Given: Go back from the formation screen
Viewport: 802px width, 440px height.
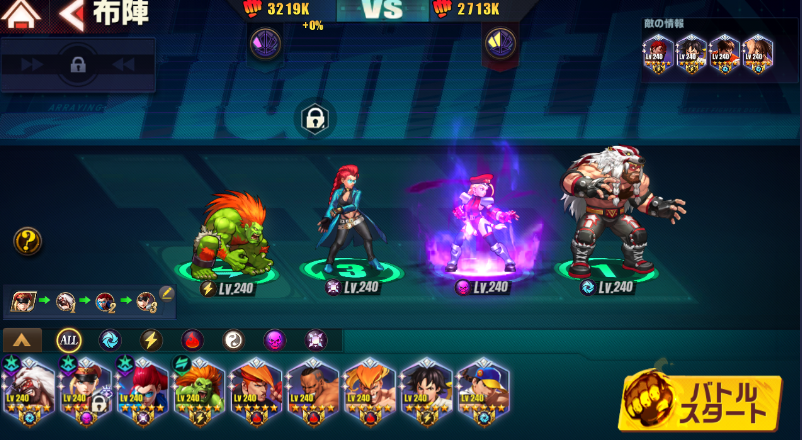Looking at the screenshot, I should pyautogui.click(x=71, y=15).
